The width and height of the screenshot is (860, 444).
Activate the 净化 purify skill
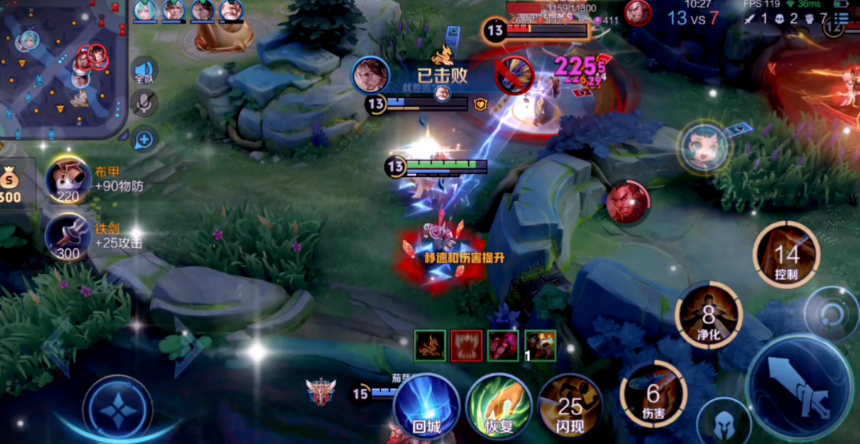(x=708, y=314)
